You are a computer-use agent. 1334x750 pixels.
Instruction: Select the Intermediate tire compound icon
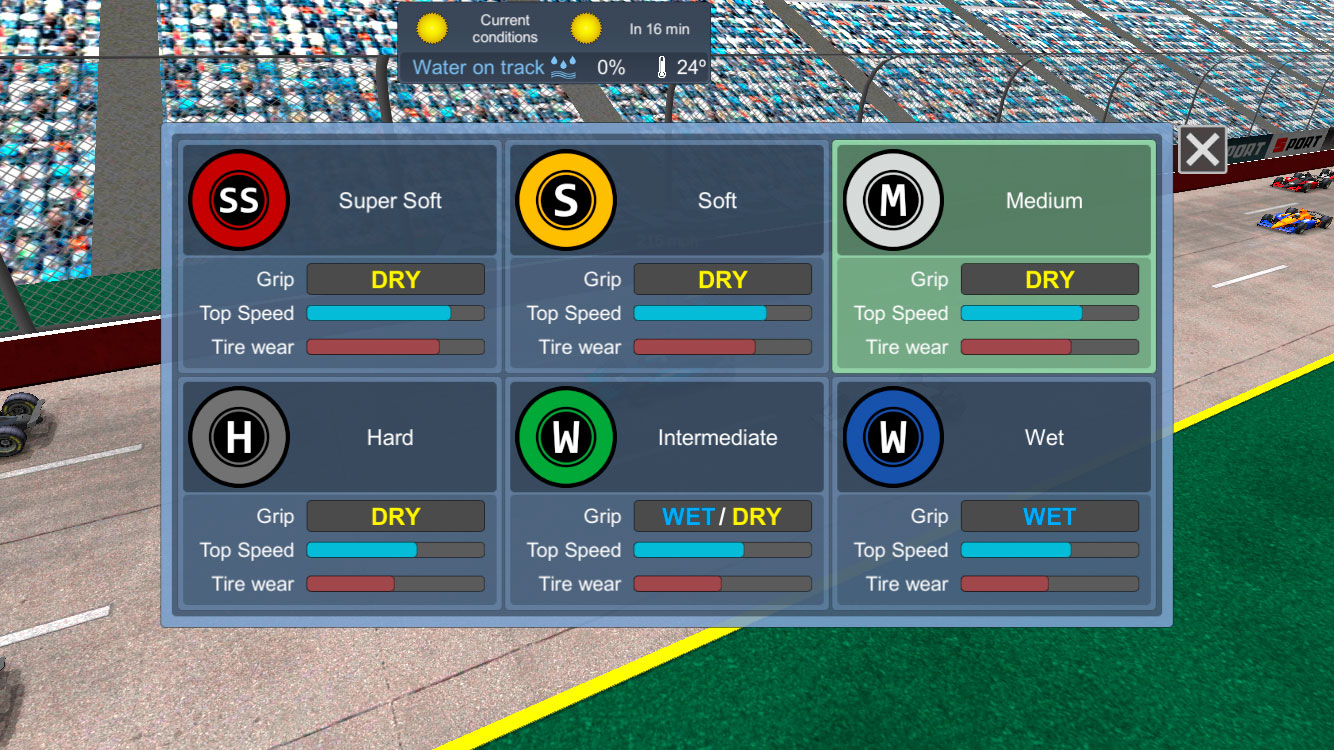pyautogui.click(x=566, y=437)
